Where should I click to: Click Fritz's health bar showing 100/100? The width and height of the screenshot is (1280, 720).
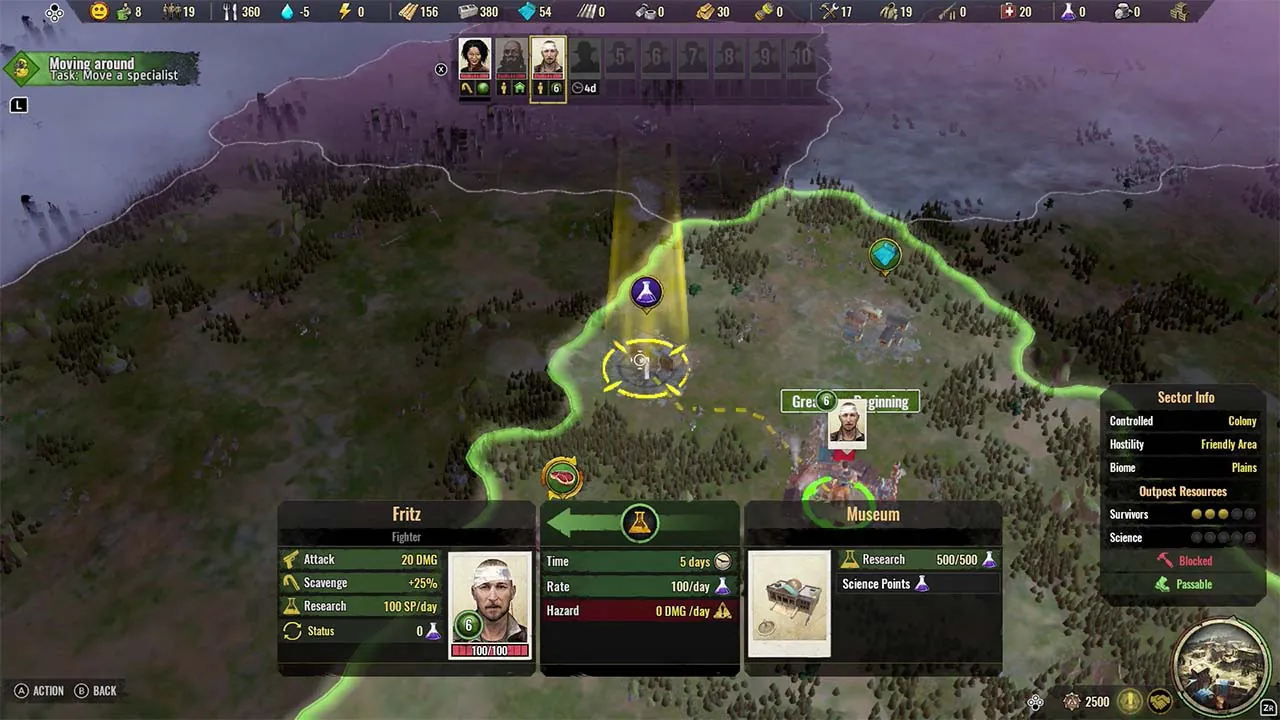click(x=490, y=649)
